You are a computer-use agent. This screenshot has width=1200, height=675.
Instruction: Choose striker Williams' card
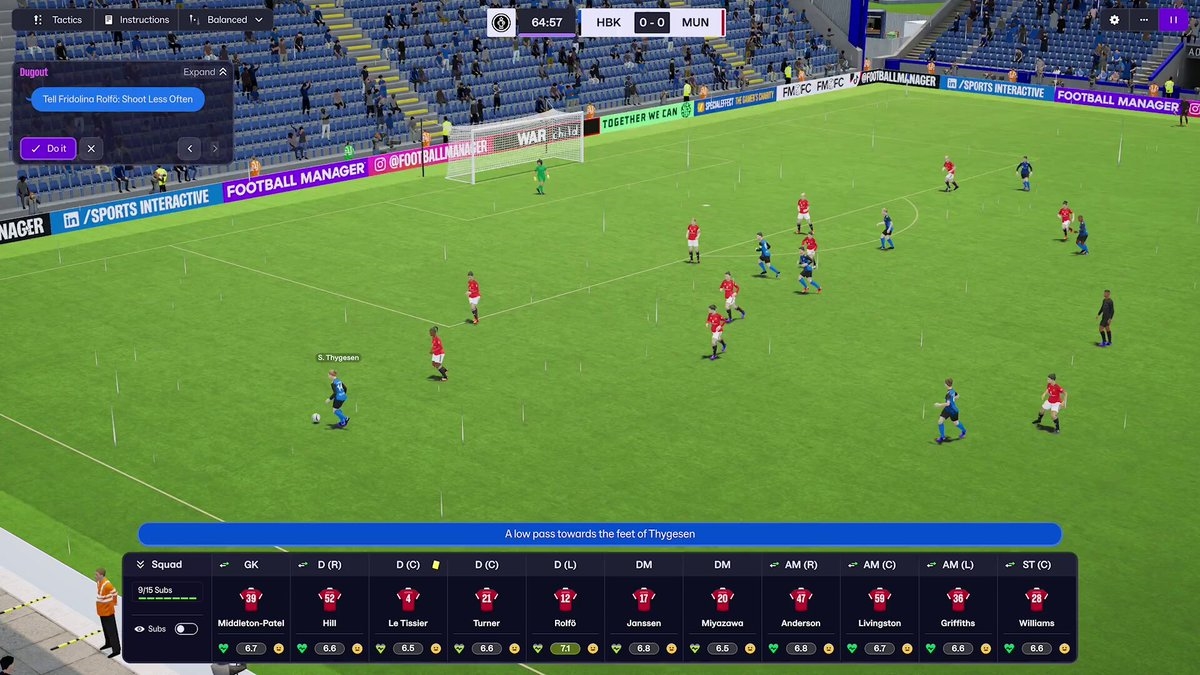[x=1036, y=607]
